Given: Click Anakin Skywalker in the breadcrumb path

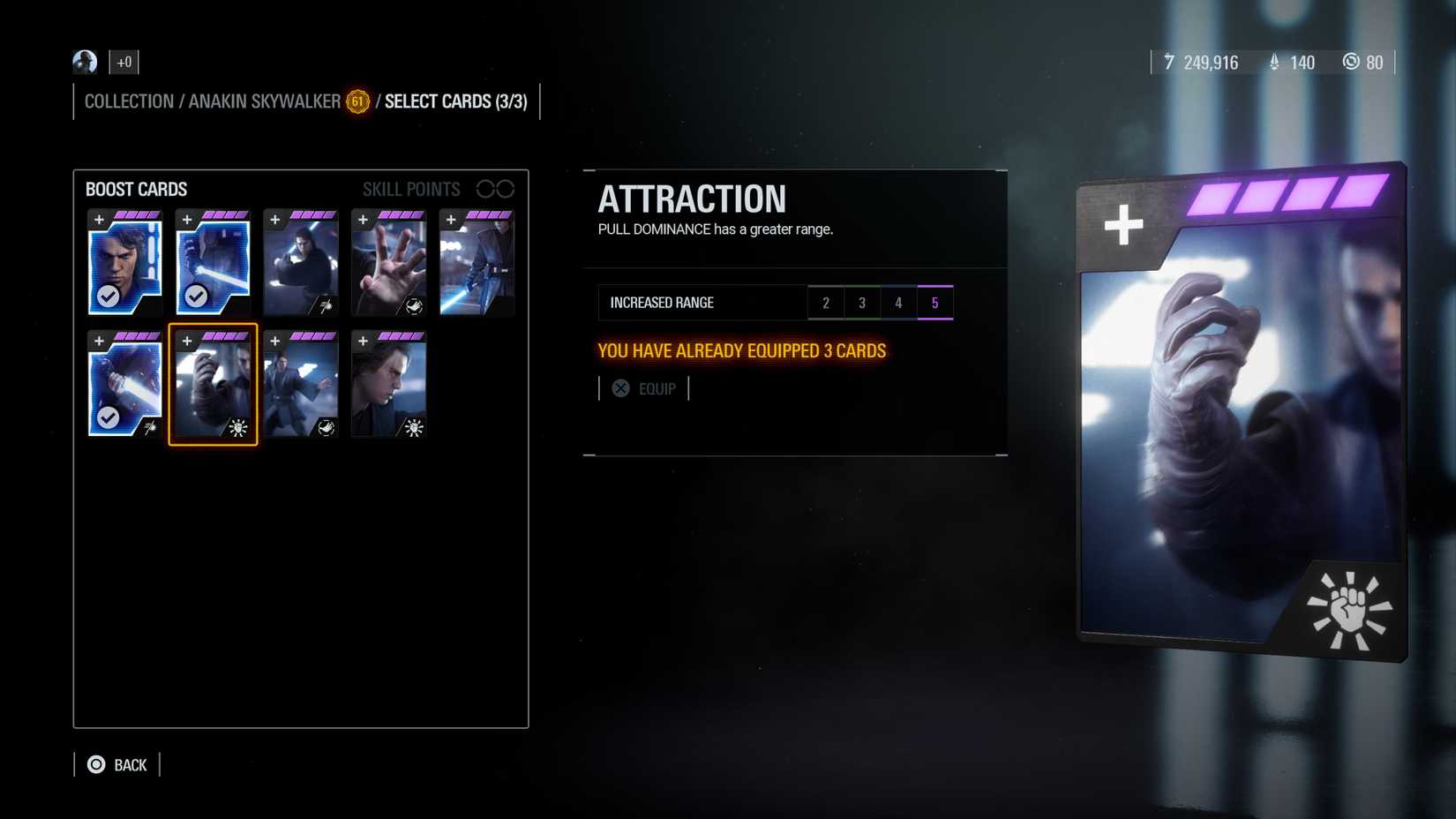Looking at the screenshot, I should 266,101.
